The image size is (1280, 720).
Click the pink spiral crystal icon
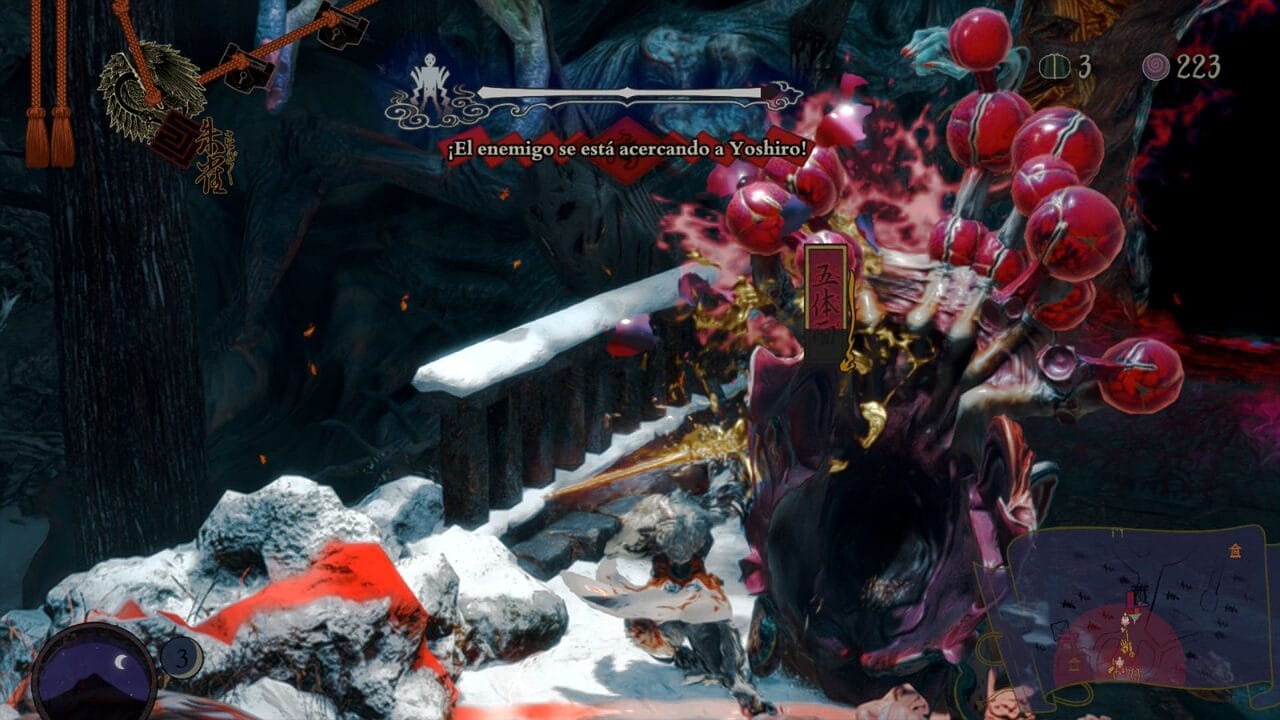tap(1157, 67)
